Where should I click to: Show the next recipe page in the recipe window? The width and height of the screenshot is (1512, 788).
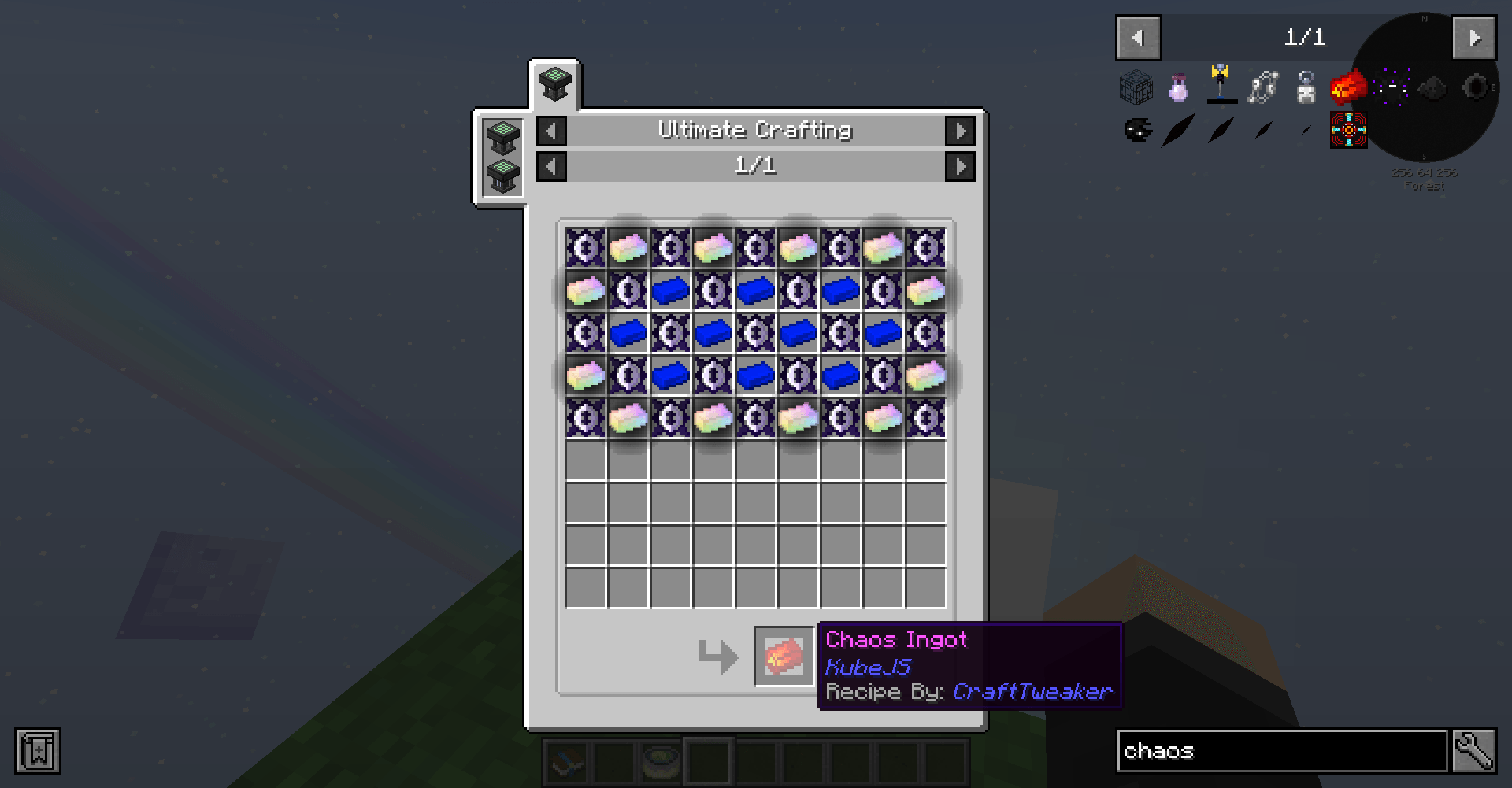tap(960, 166)
